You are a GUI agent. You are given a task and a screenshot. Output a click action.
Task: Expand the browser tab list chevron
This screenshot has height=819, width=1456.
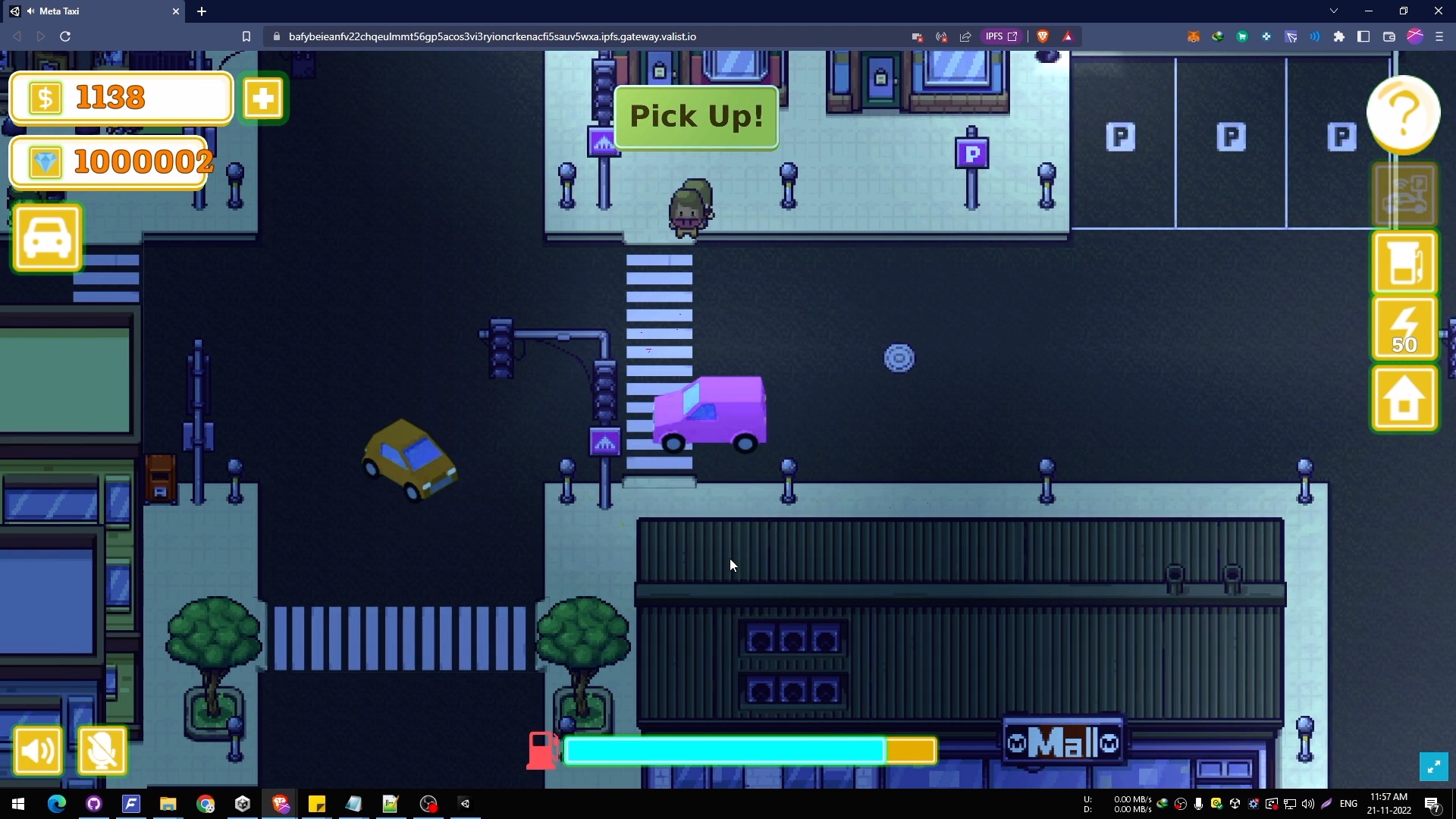click(x=1333, y=11)
